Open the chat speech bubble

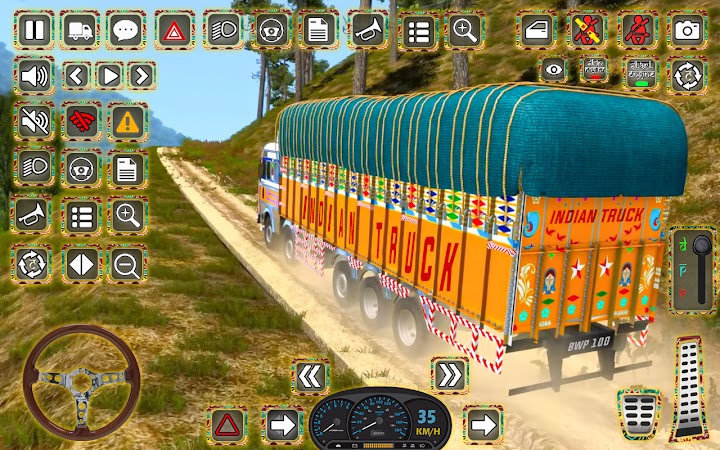pos(126,30)
